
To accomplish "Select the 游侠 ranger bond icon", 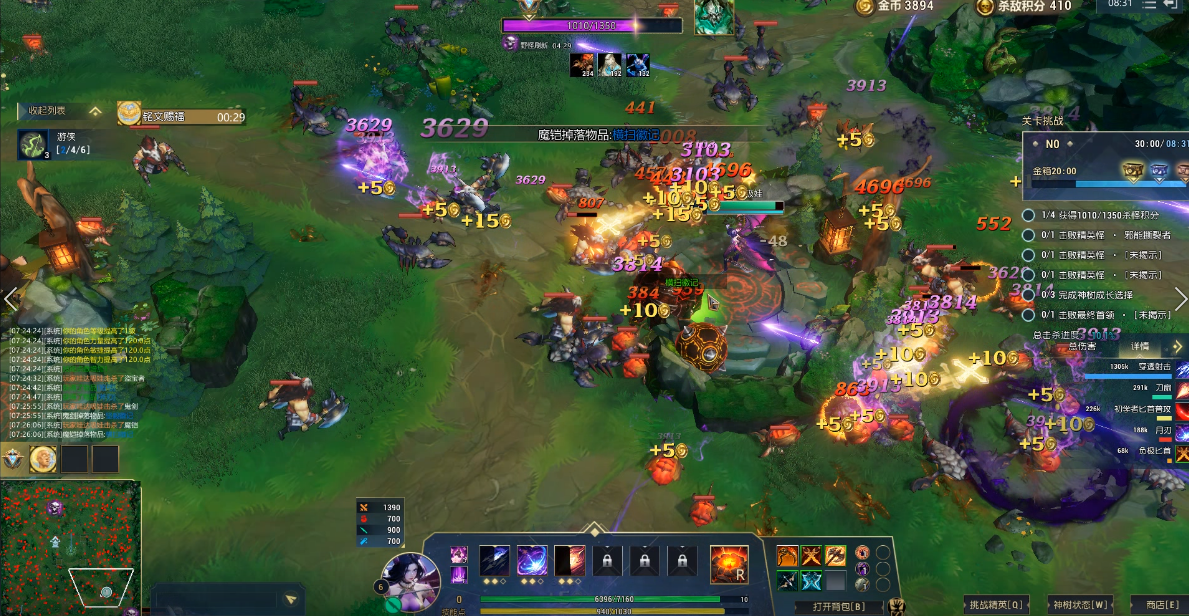I will click(x=33, y=144).
